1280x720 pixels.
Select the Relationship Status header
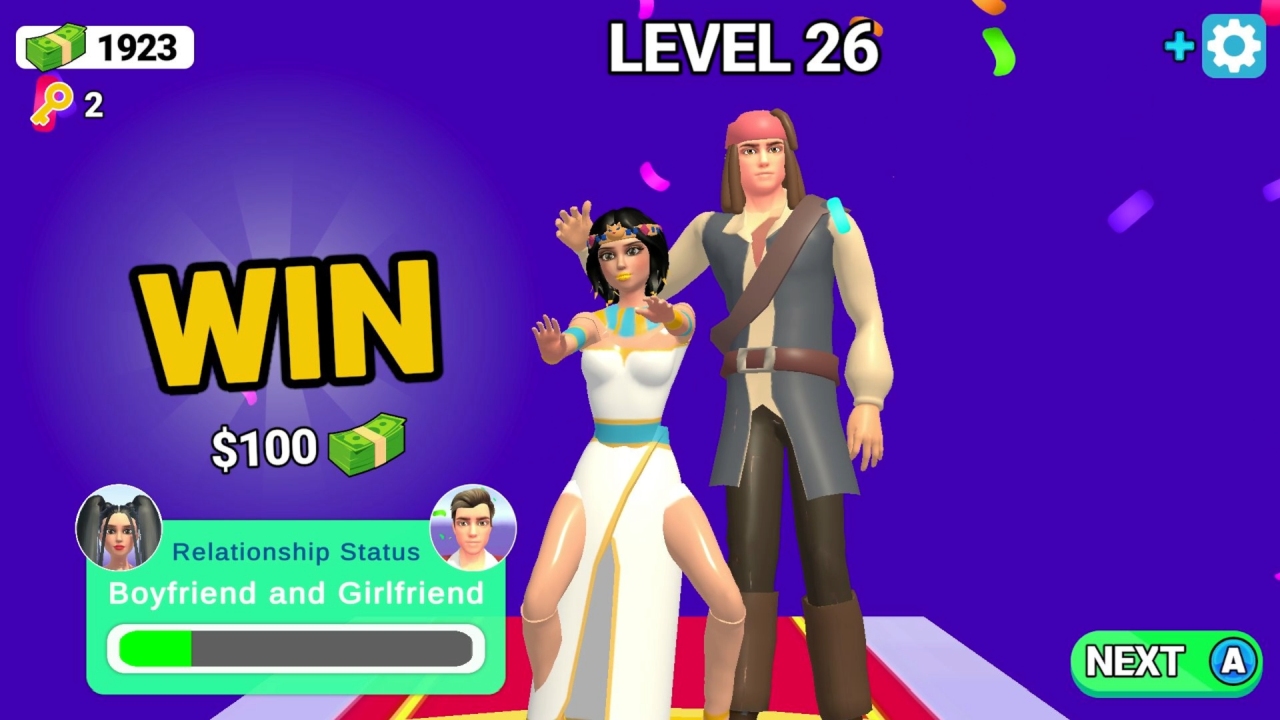(295, 551)
